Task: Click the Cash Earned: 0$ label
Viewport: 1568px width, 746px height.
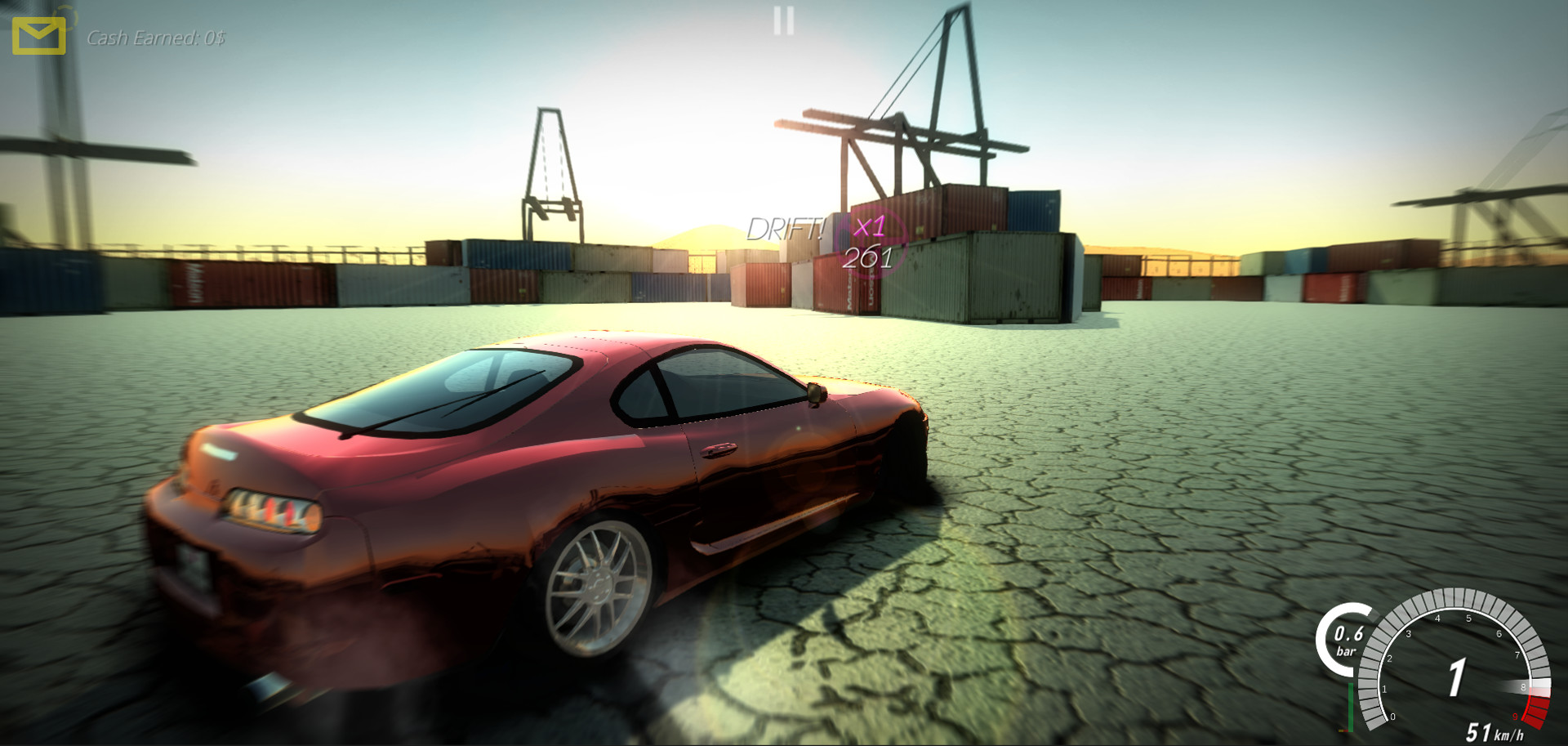Action: [x=156, y=37]
